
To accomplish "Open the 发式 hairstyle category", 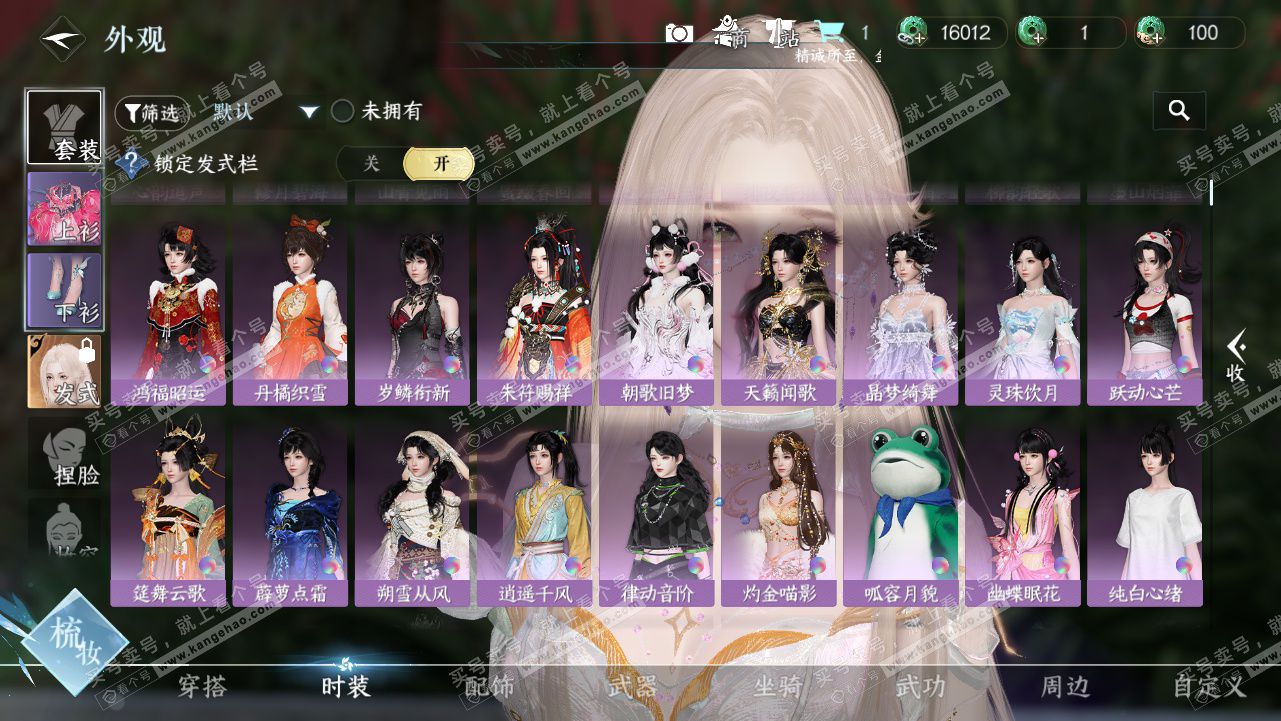I will 64,372.
